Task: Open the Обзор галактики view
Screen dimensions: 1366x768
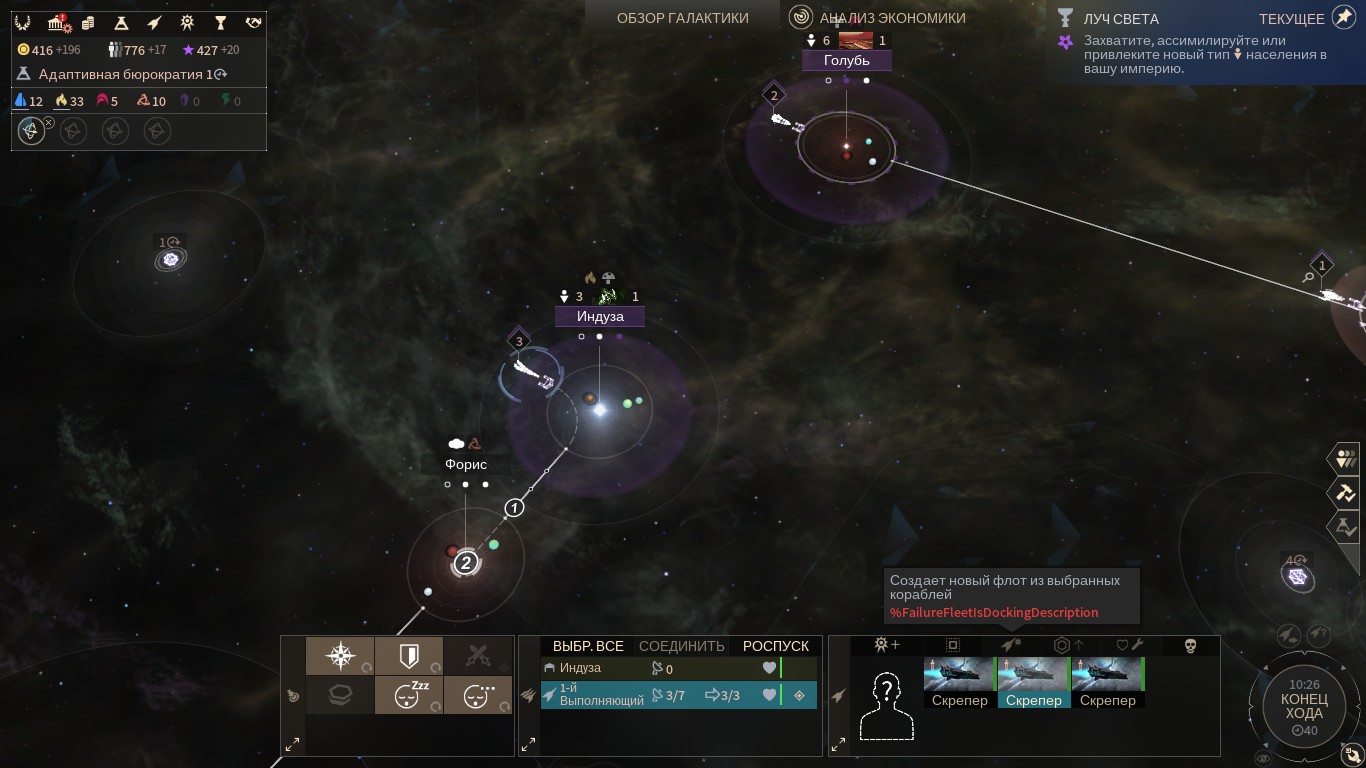Action: pyautogui.click(x=682, y=17)
